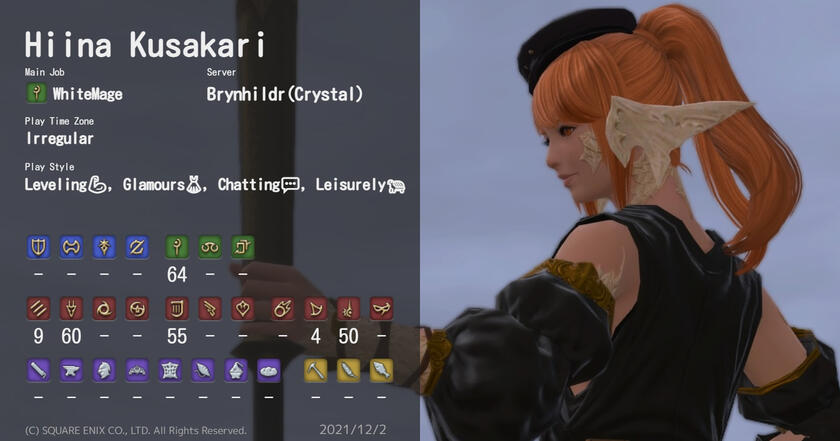Pick the White Mage icon above level 64
840x441 pixels.
[177, 246]
